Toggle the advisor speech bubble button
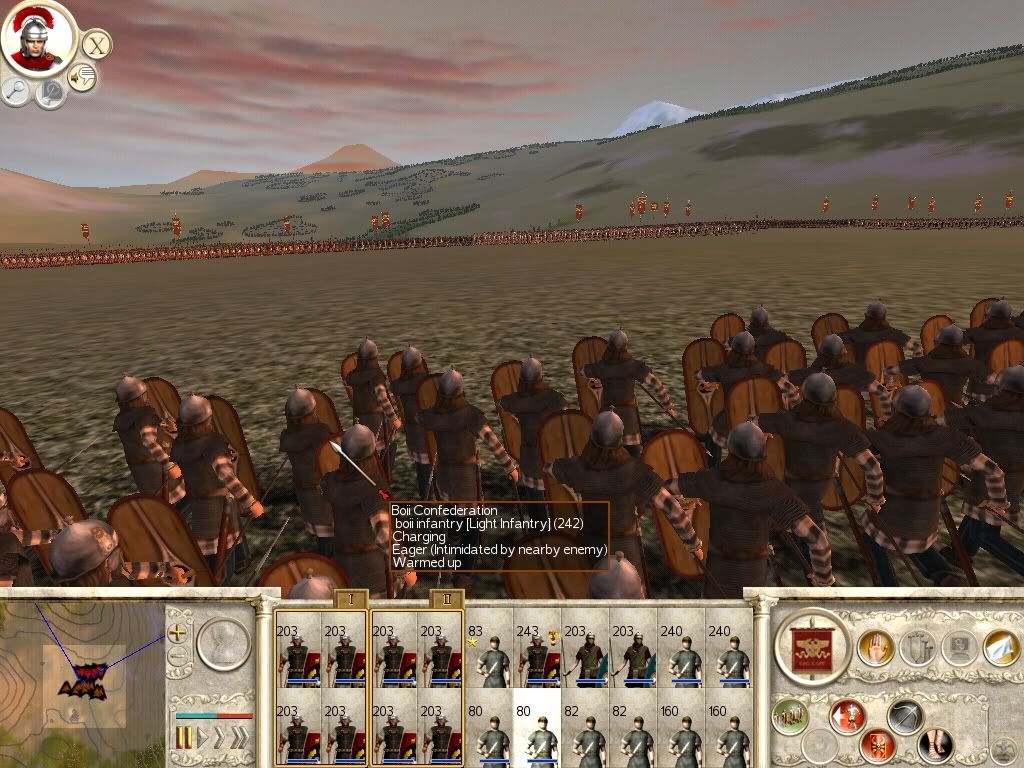The image size is (1024, 768). [x=82, y=76]
